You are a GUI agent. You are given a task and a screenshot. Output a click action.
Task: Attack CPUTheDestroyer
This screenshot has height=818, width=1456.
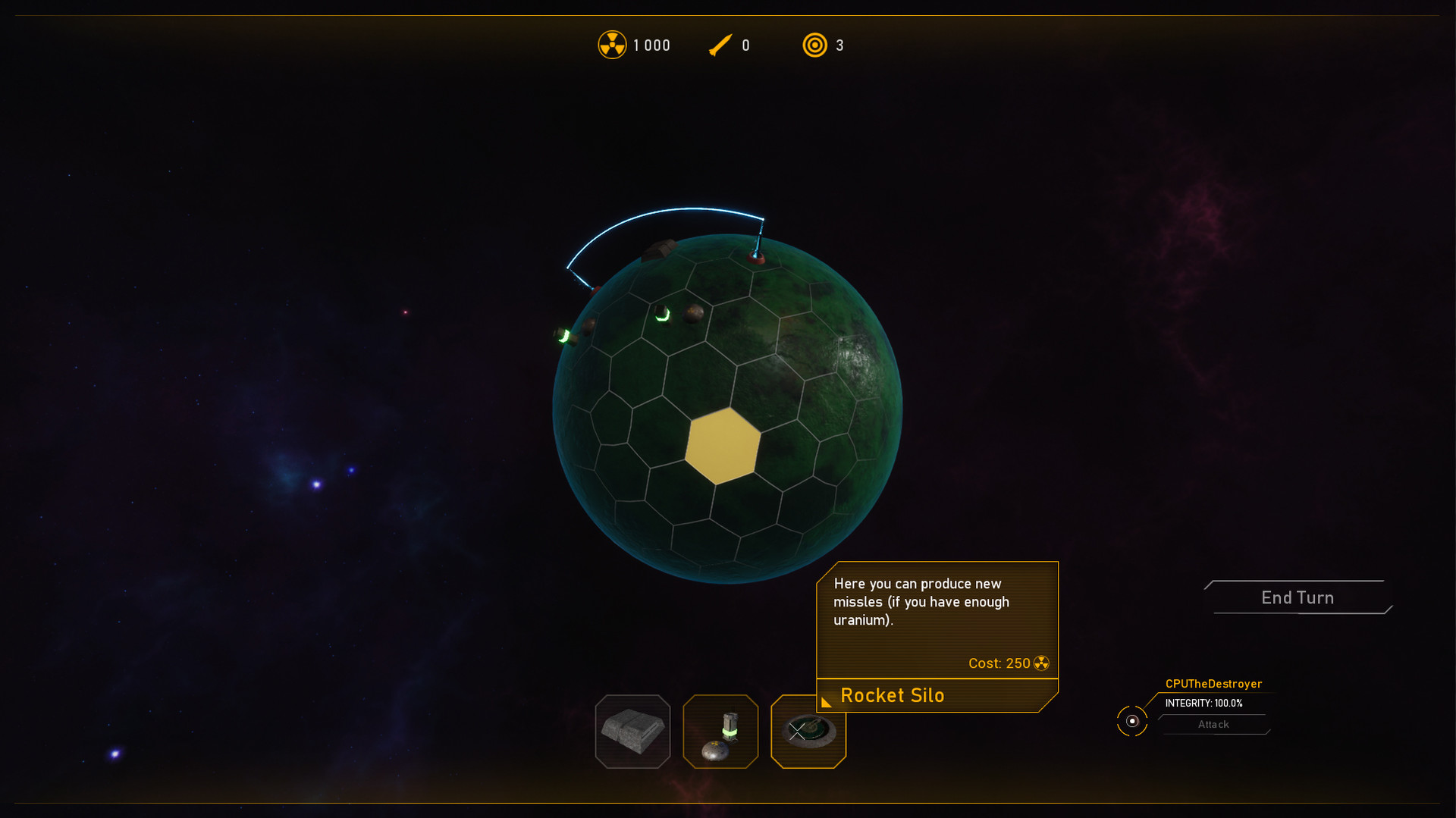coord(1213,725)
